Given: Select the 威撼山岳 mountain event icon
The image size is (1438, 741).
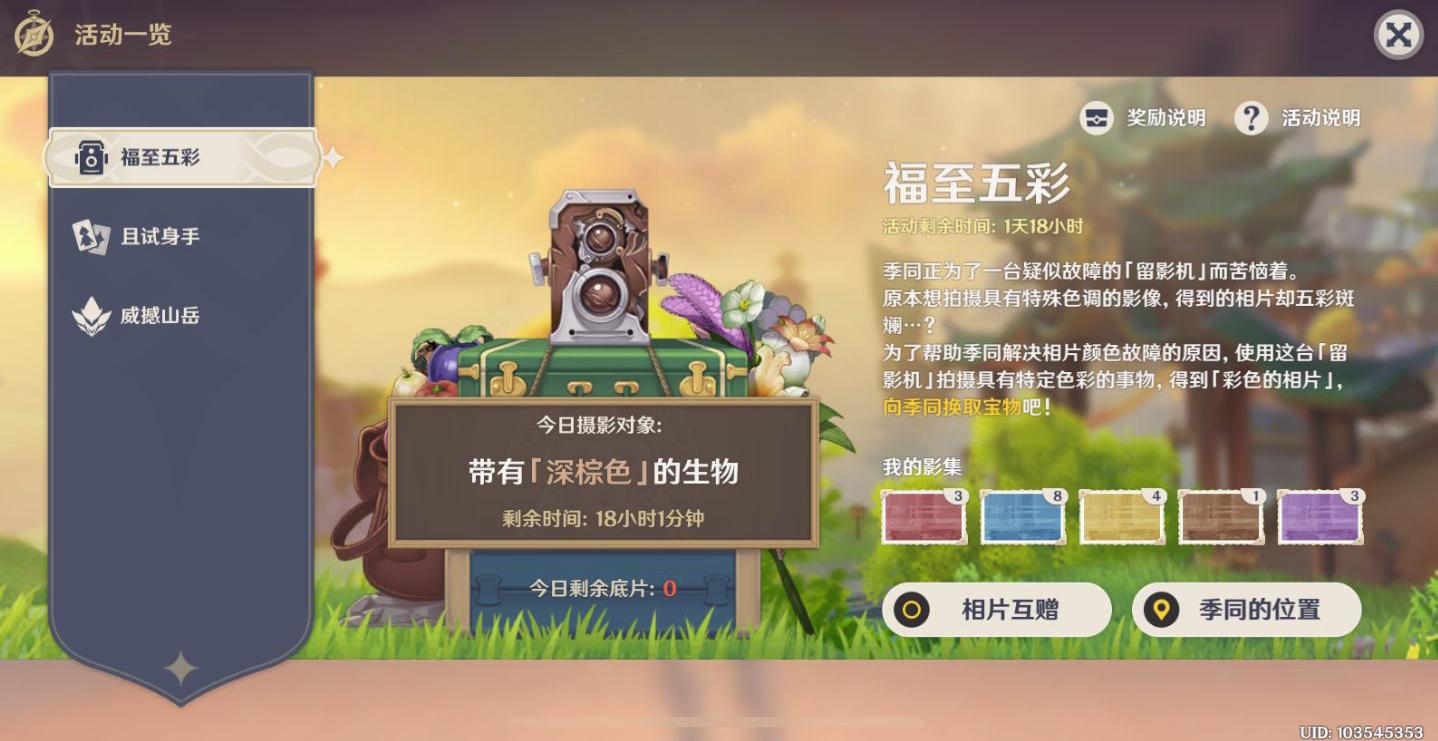Looking at the screenshot, I should 90,315.
